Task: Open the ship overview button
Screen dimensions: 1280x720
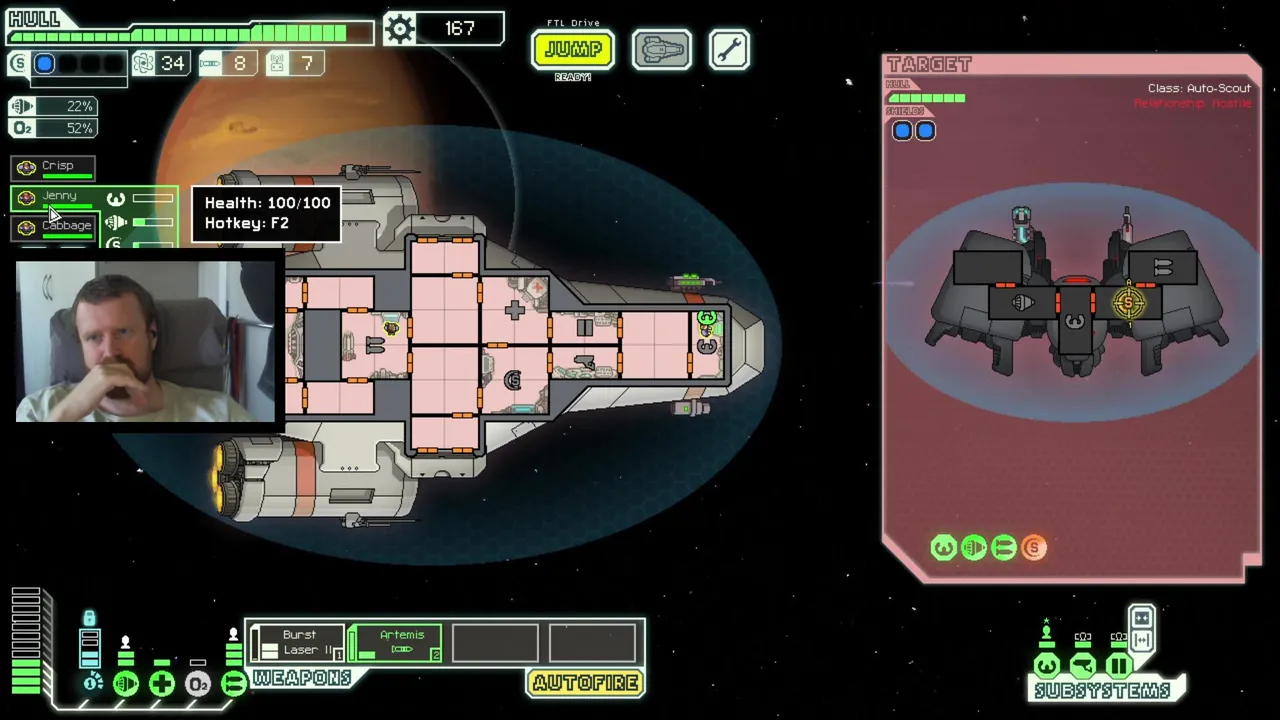Action: pos(661,50)
